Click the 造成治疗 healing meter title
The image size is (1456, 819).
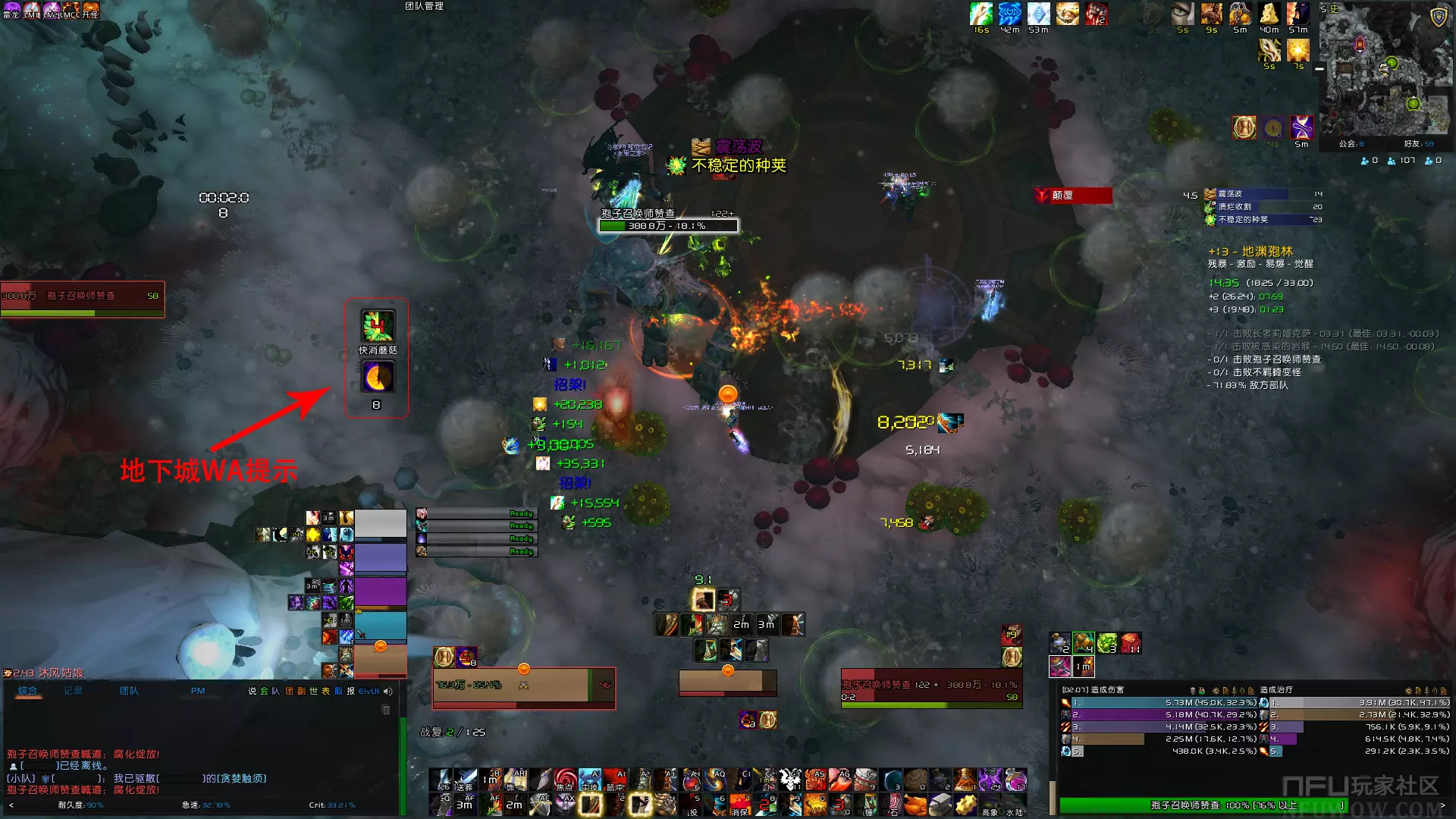click(1277, 690)
